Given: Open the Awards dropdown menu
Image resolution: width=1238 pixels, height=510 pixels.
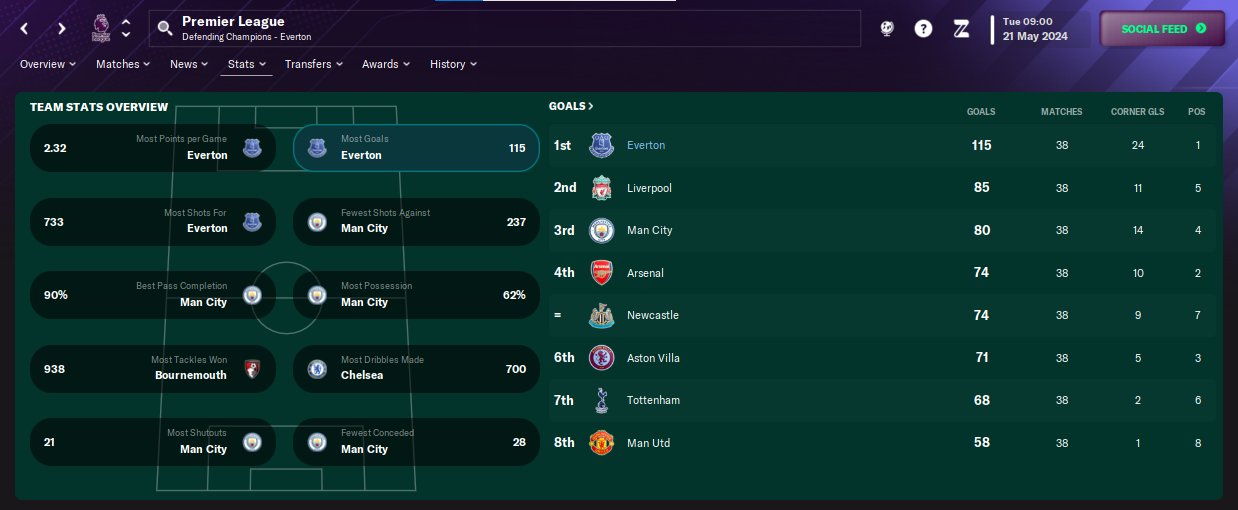Looking at the screenshot, I should pyautogui.click(x=386, y=64).
